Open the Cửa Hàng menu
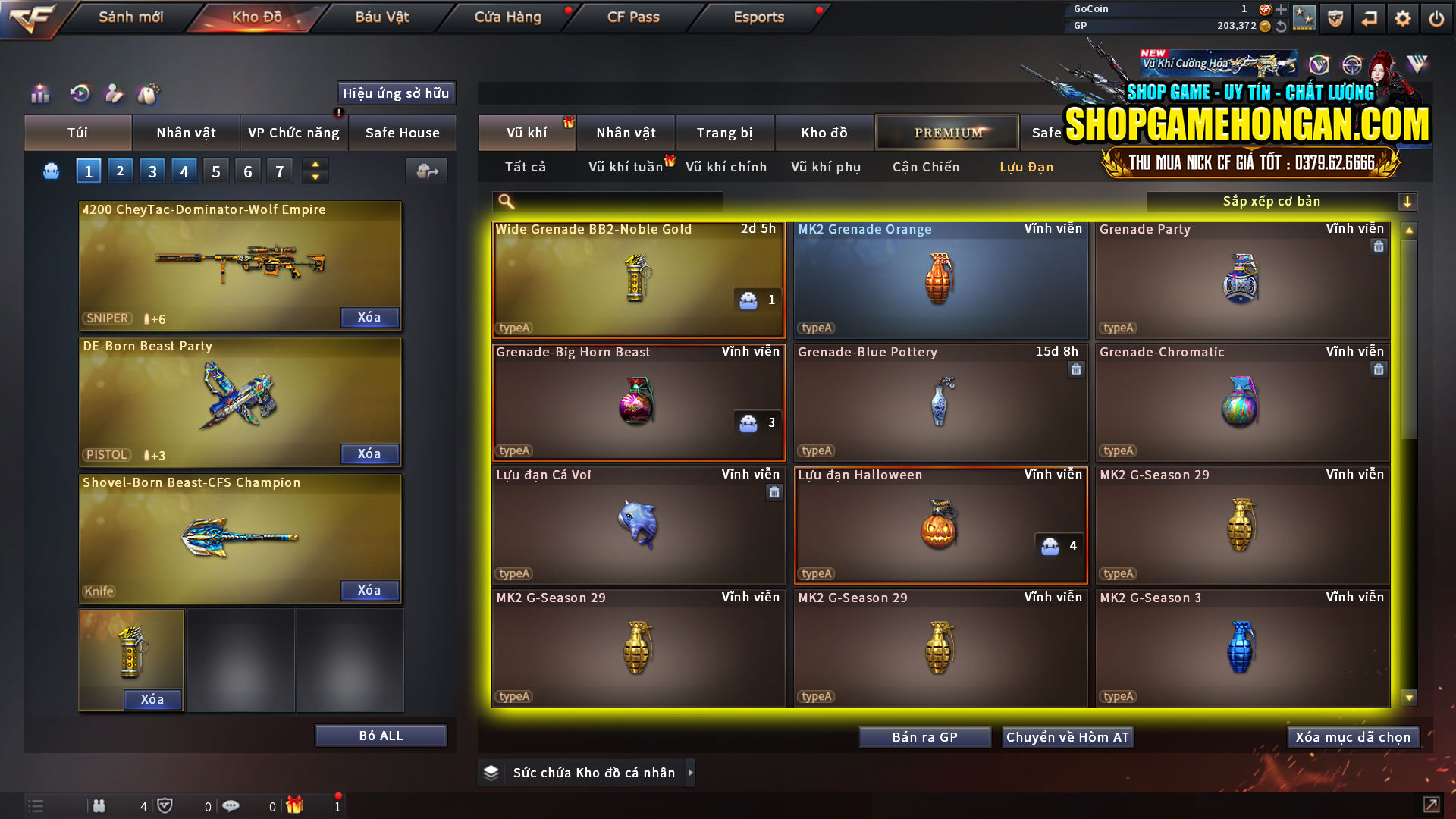 [507, 17]
